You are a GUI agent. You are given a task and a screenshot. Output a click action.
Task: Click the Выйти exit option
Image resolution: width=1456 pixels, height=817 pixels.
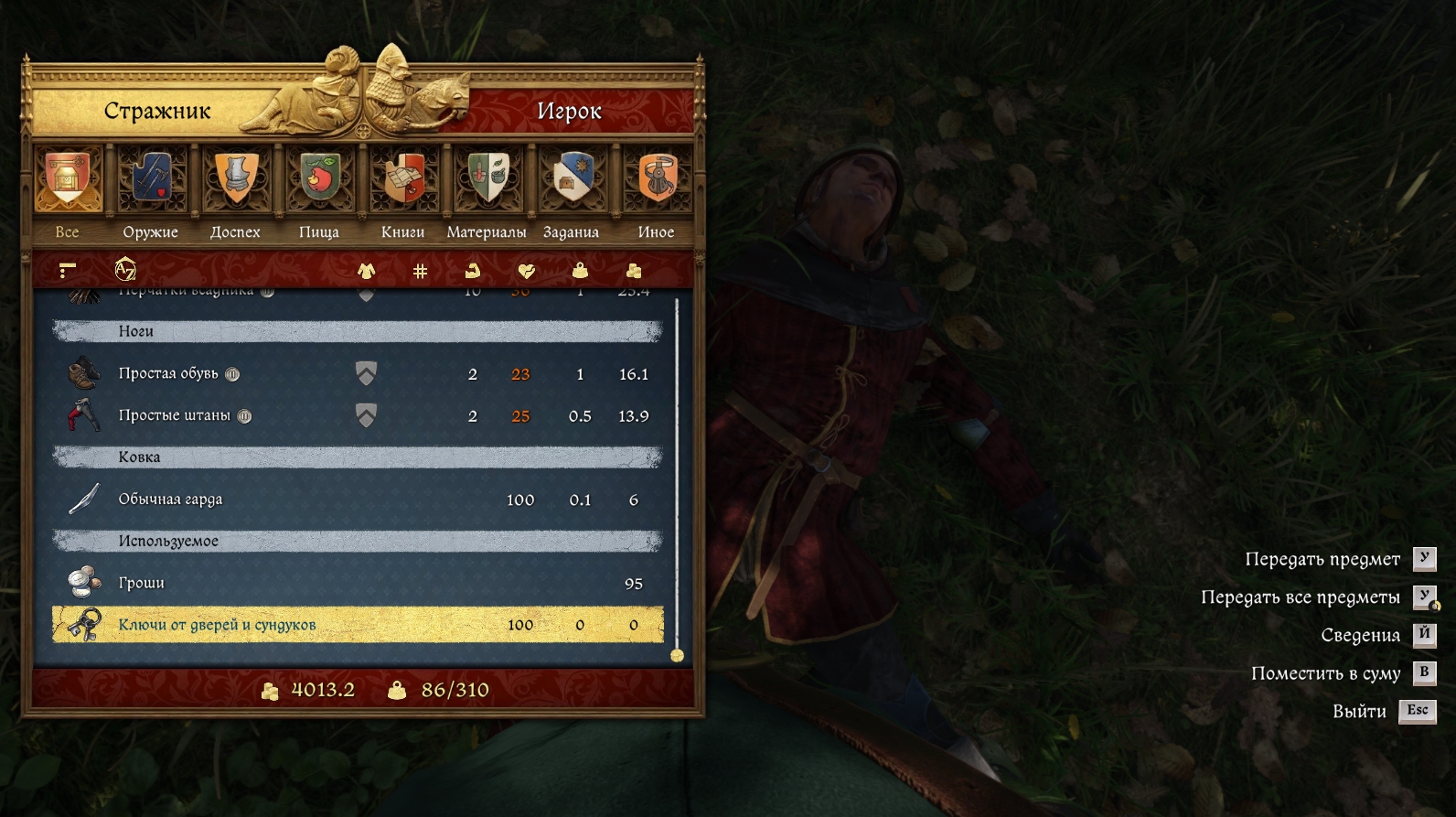1360,711
